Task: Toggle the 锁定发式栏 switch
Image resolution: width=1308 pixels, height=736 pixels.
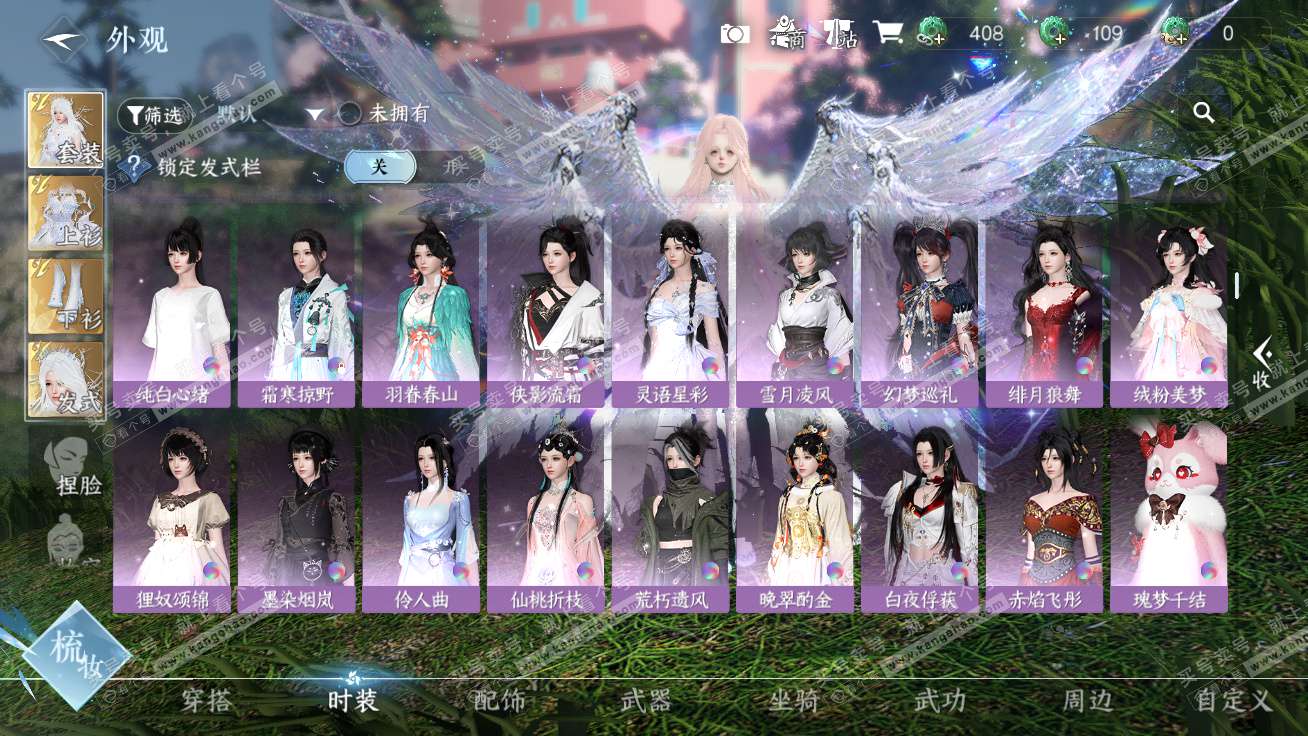Action: pos(380,167)
